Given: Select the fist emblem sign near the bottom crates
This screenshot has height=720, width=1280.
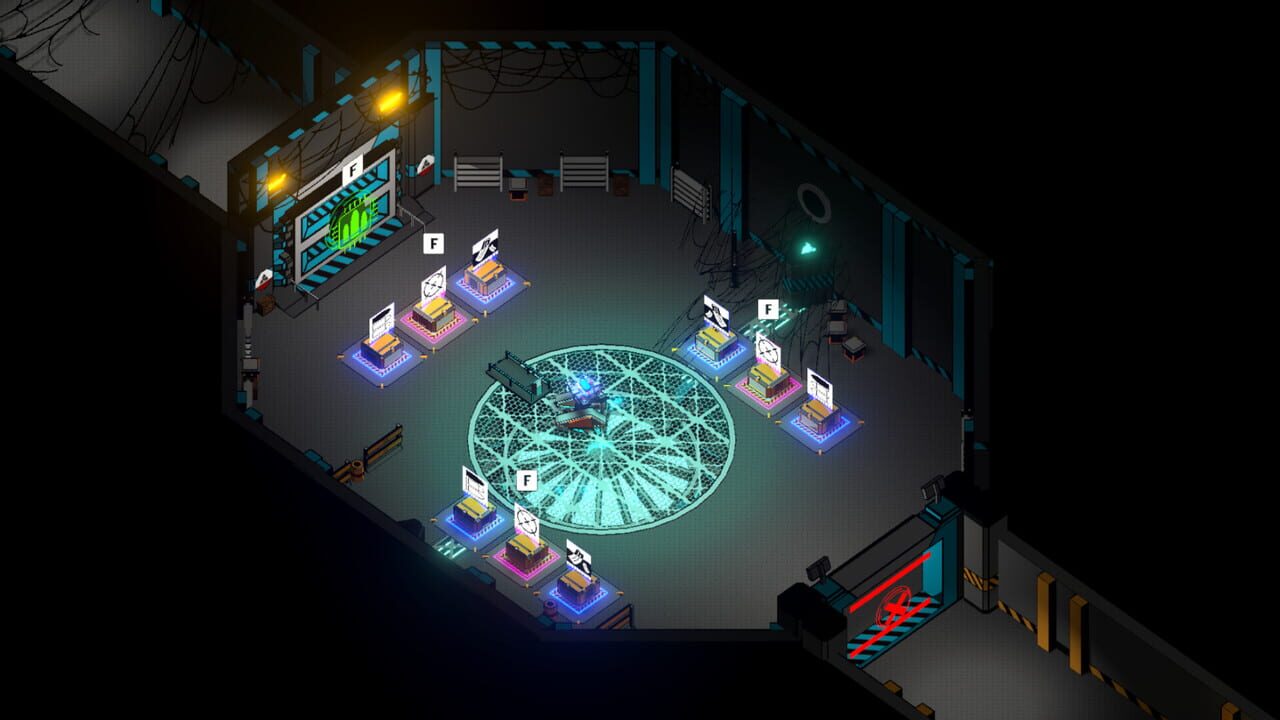Looking at the screenshot, I should pos(579,556).
